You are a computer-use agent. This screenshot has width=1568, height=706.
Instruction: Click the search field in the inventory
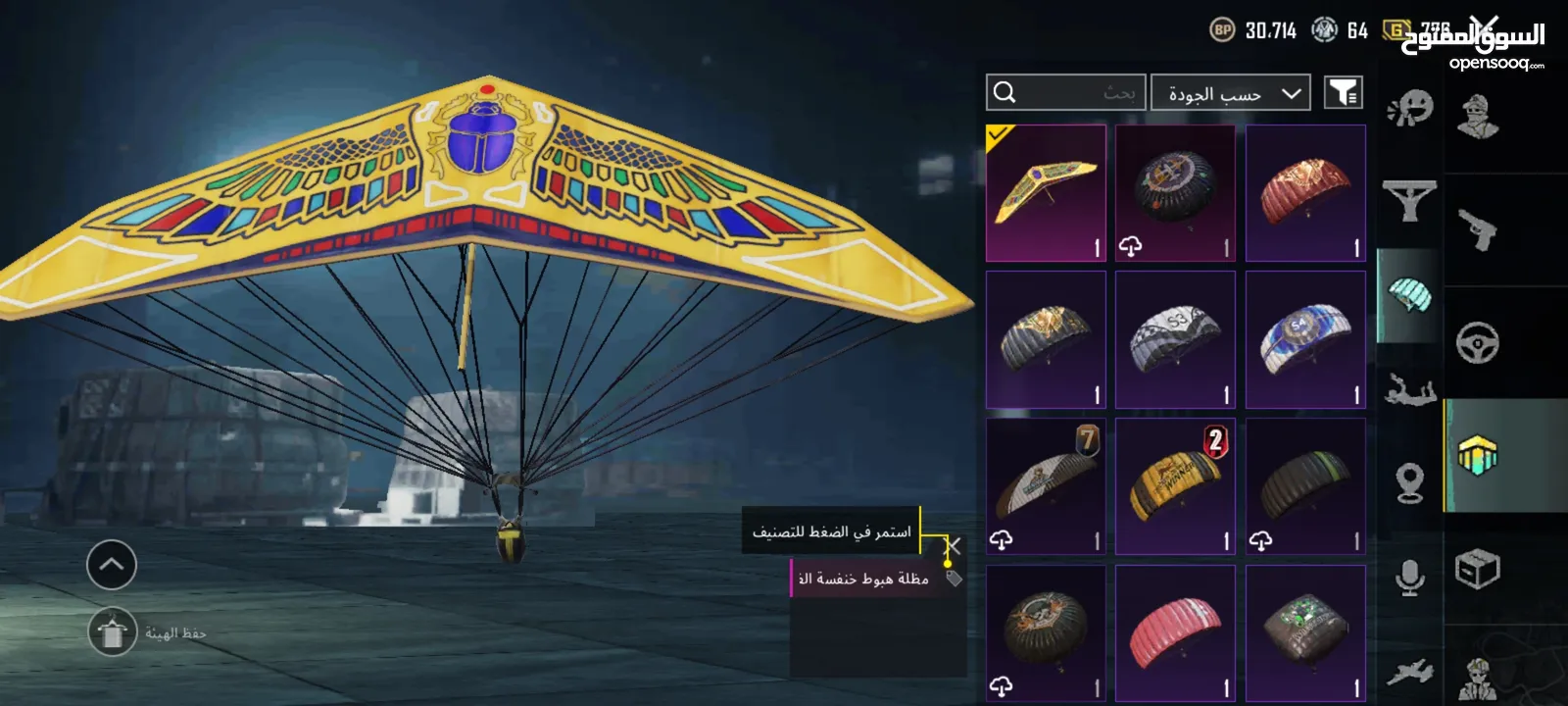click(1065, 93)
